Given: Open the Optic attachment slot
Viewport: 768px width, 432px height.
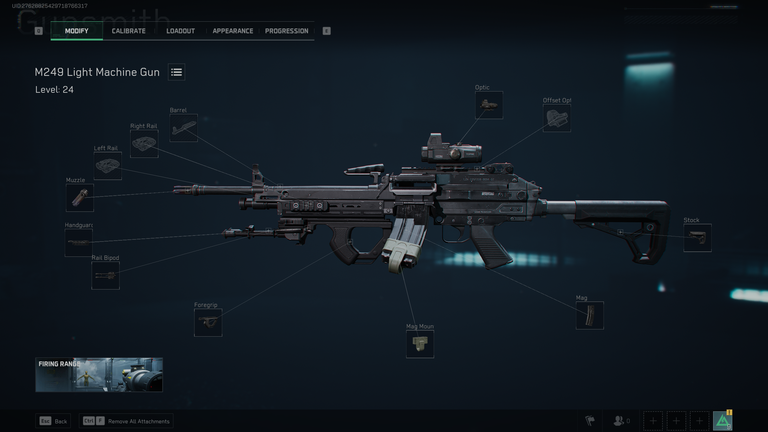Looking at the screenshot, I should pos(489,106).
